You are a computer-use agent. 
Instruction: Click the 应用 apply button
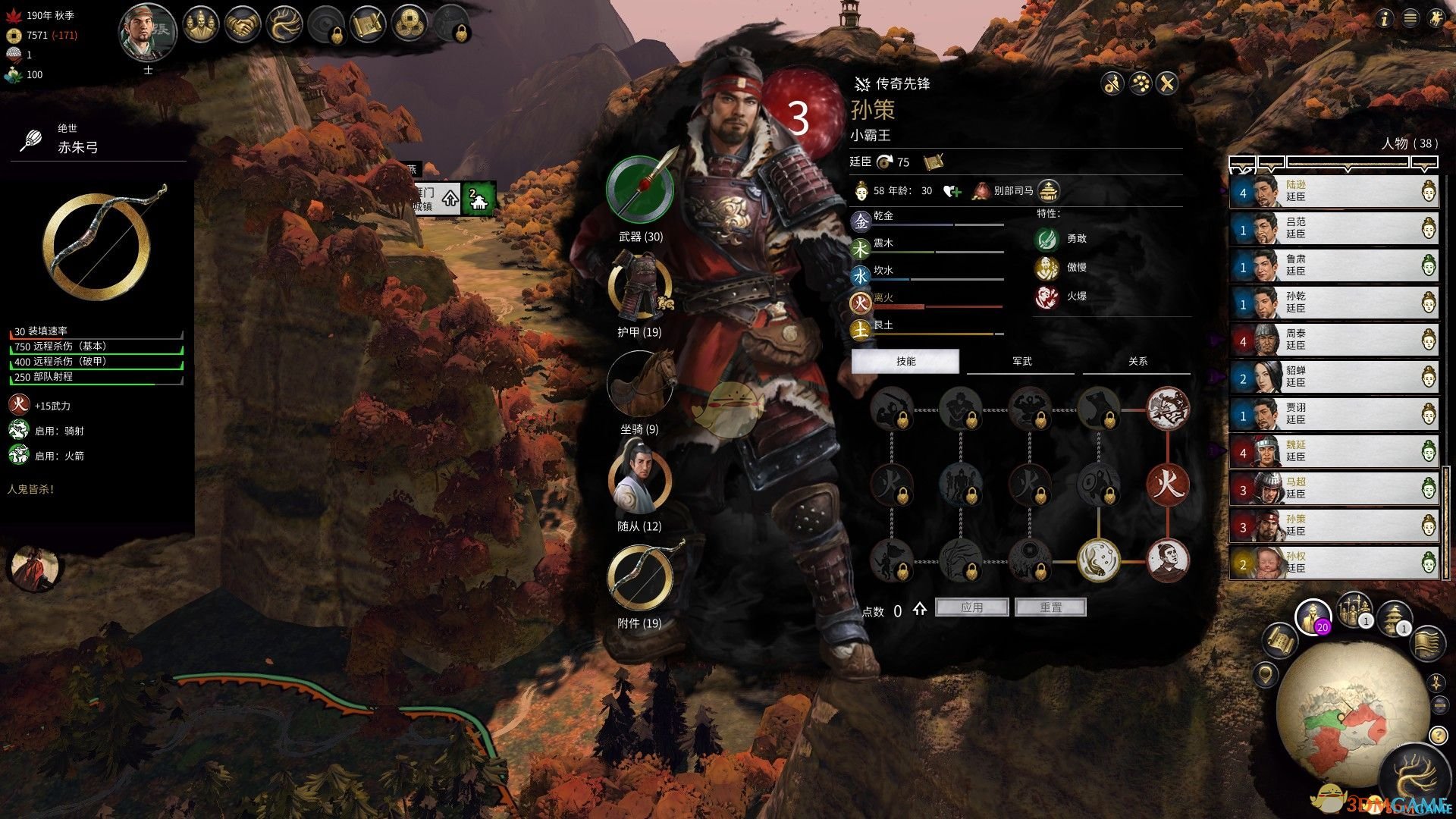point(971,607)
